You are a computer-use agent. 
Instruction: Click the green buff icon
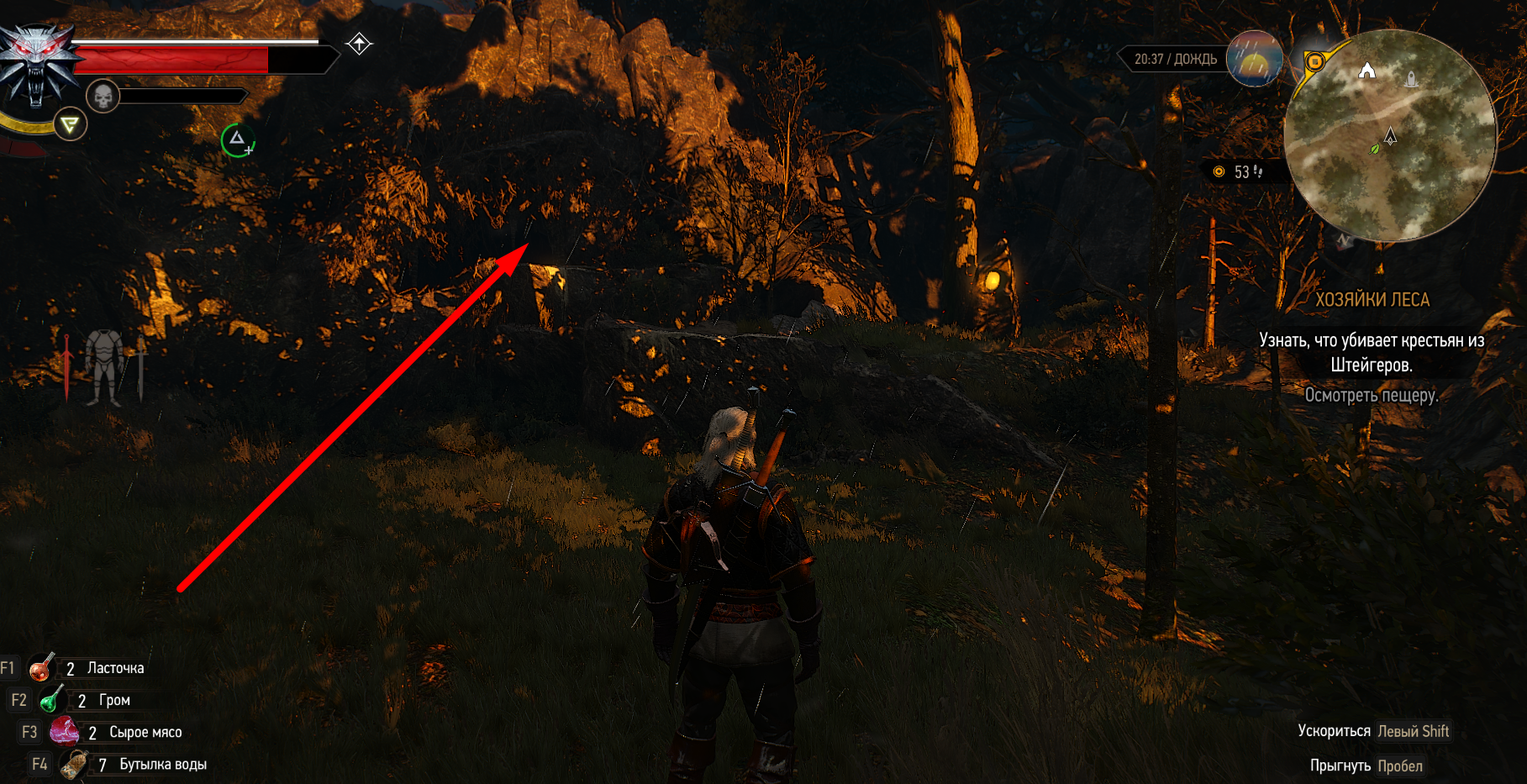238,140
